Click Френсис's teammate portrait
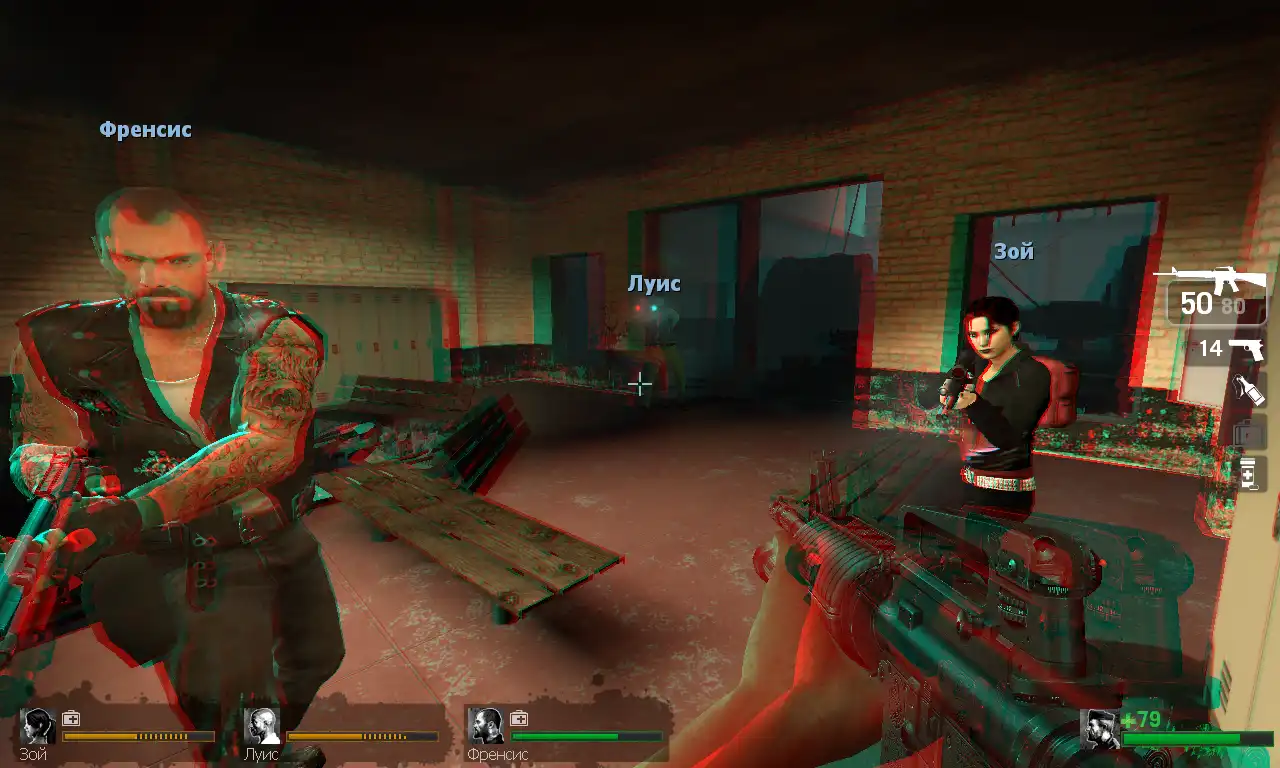Screen dimensions: 1280x768 [x=486, y=726]
